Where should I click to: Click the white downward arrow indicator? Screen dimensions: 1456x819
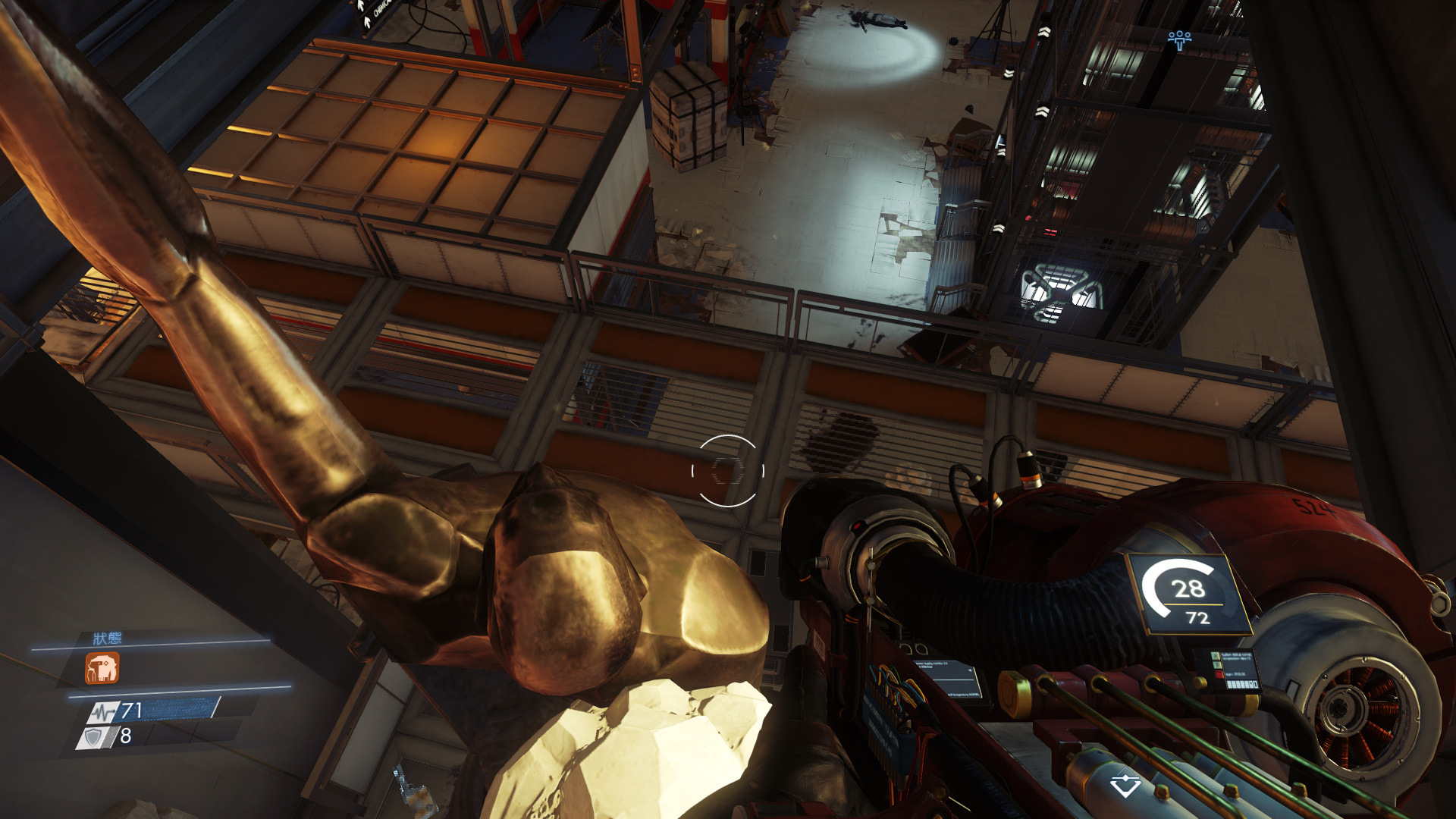tap(1125, 785)
